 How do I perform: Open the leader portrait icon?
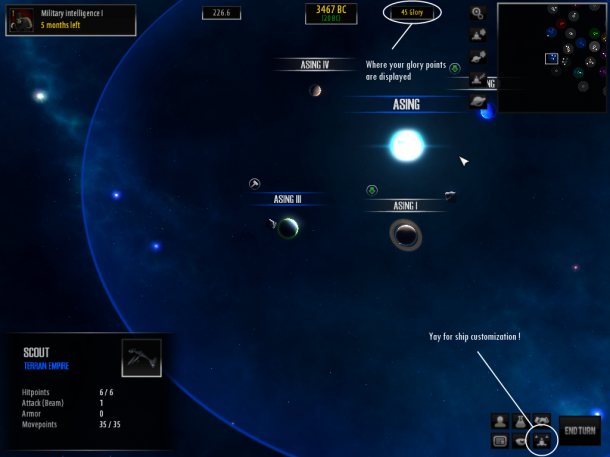pos(499,421)
